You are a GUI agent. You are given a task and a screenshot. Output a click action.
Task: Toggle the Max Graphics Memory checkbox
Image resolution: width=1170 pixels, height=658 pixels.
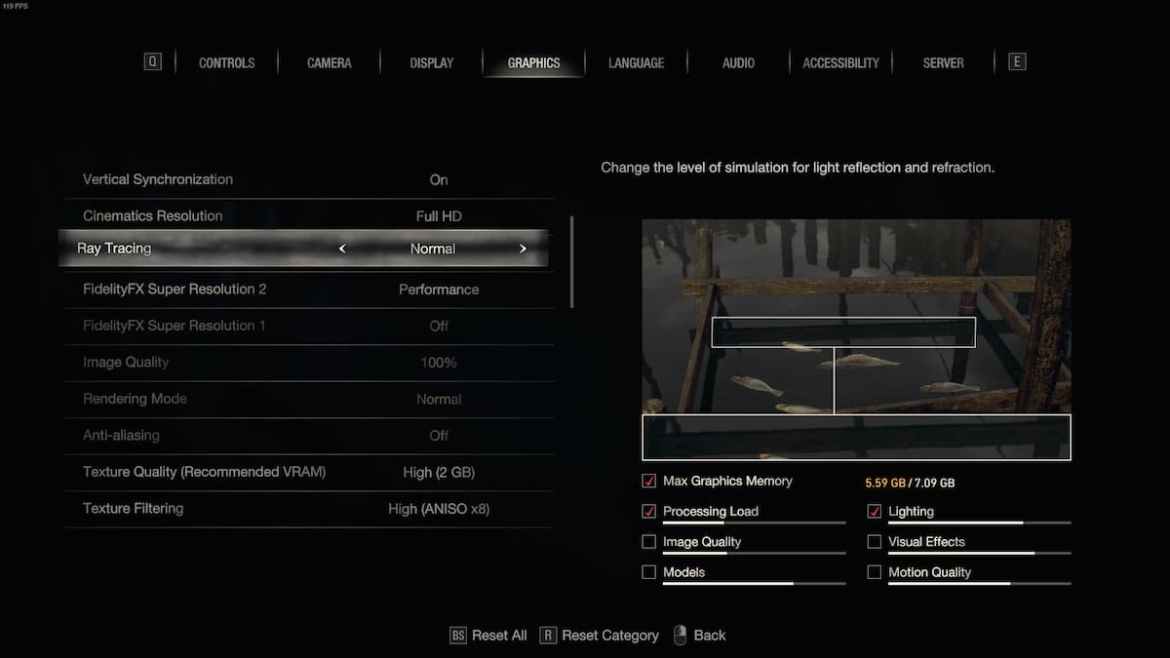click(649, 481)
